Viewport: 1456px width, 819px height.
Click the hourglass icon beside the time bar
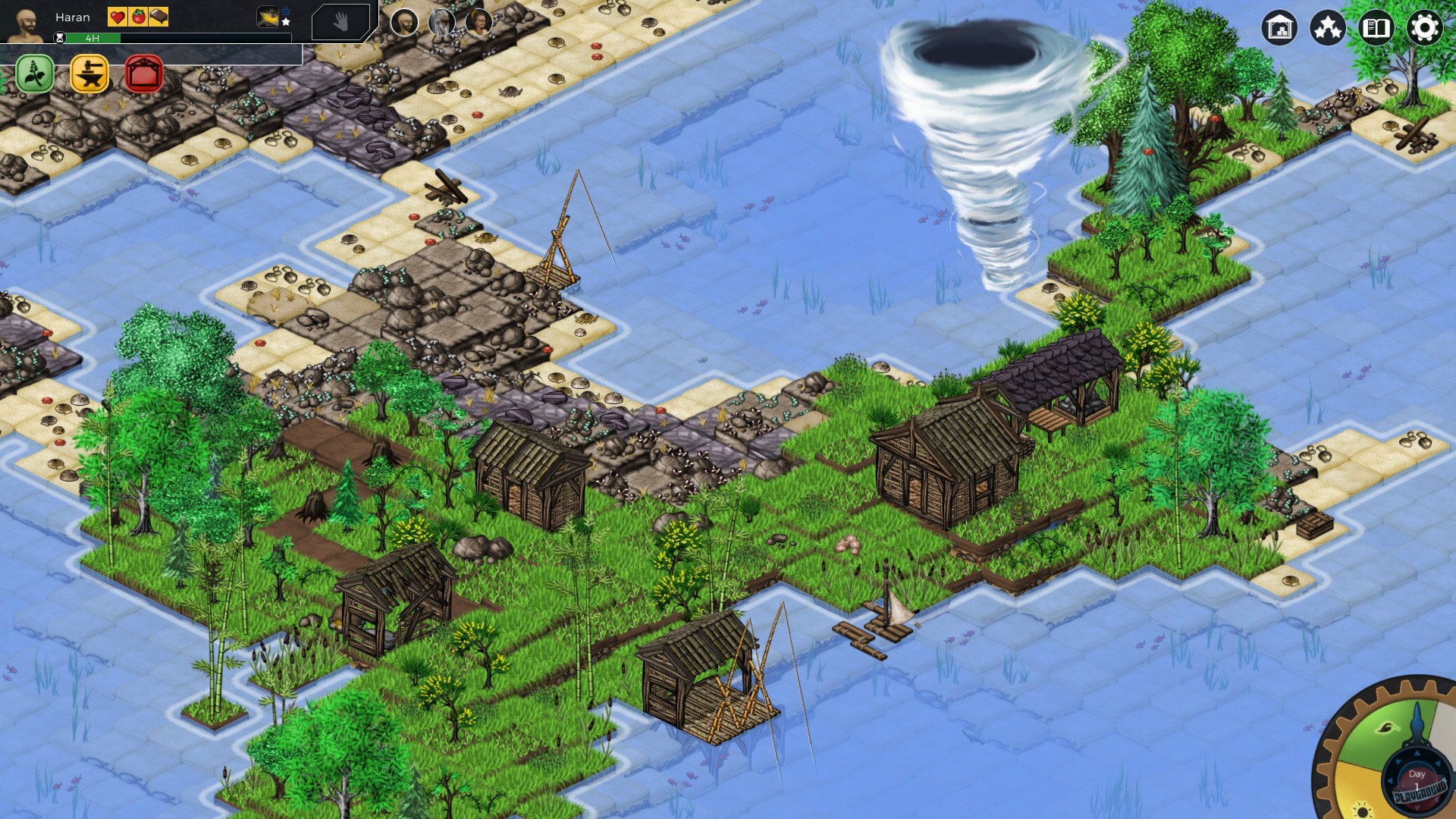[x=60, y=37]
